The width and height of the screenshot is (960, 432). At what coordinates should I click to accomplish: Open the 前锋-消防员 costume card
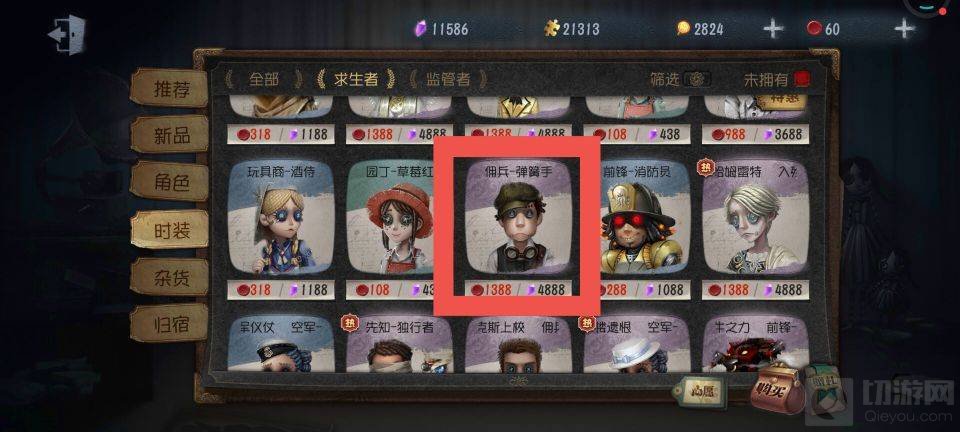[635, 226]
